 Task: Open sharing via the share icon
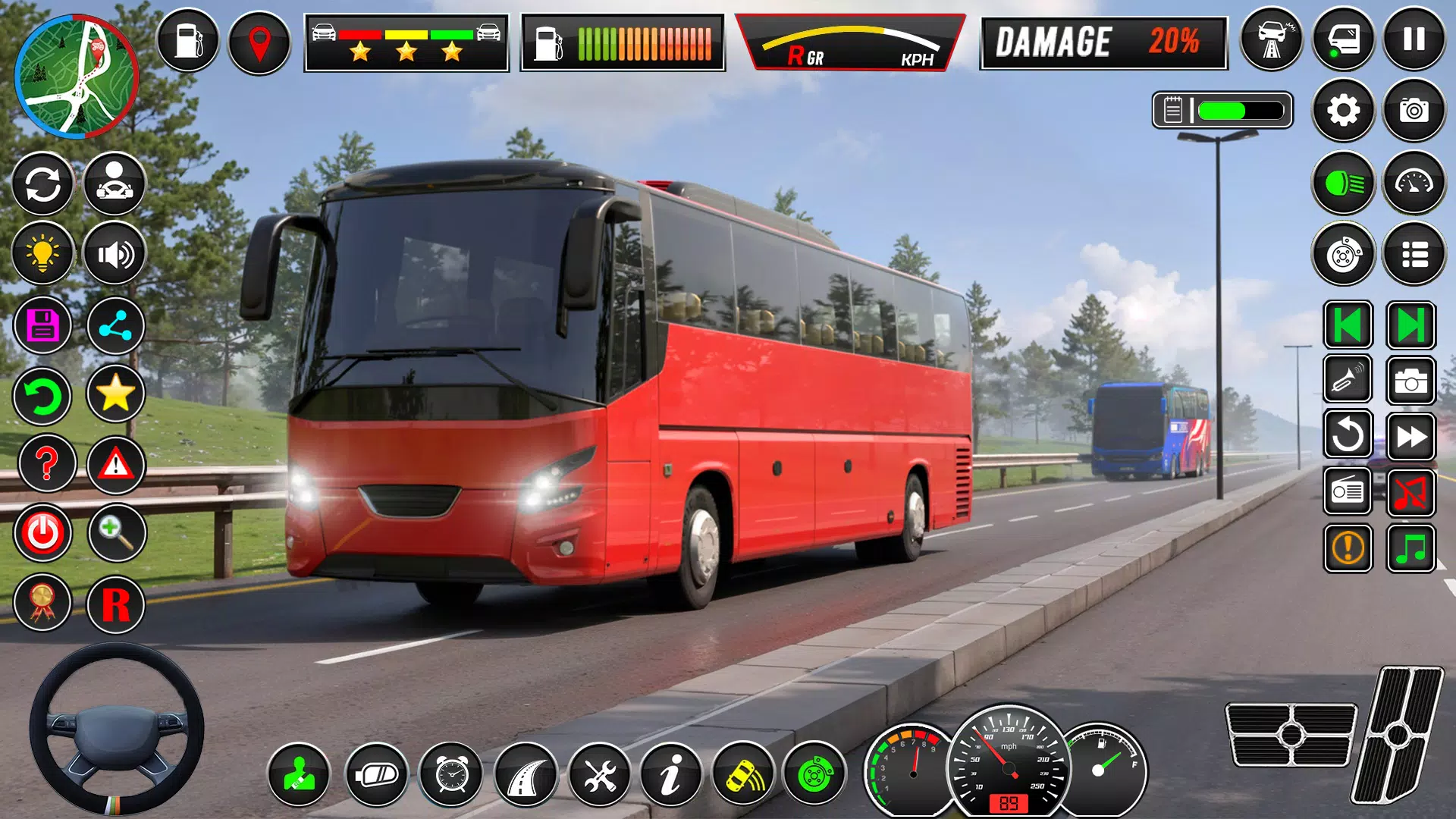(x=114, y=325)
